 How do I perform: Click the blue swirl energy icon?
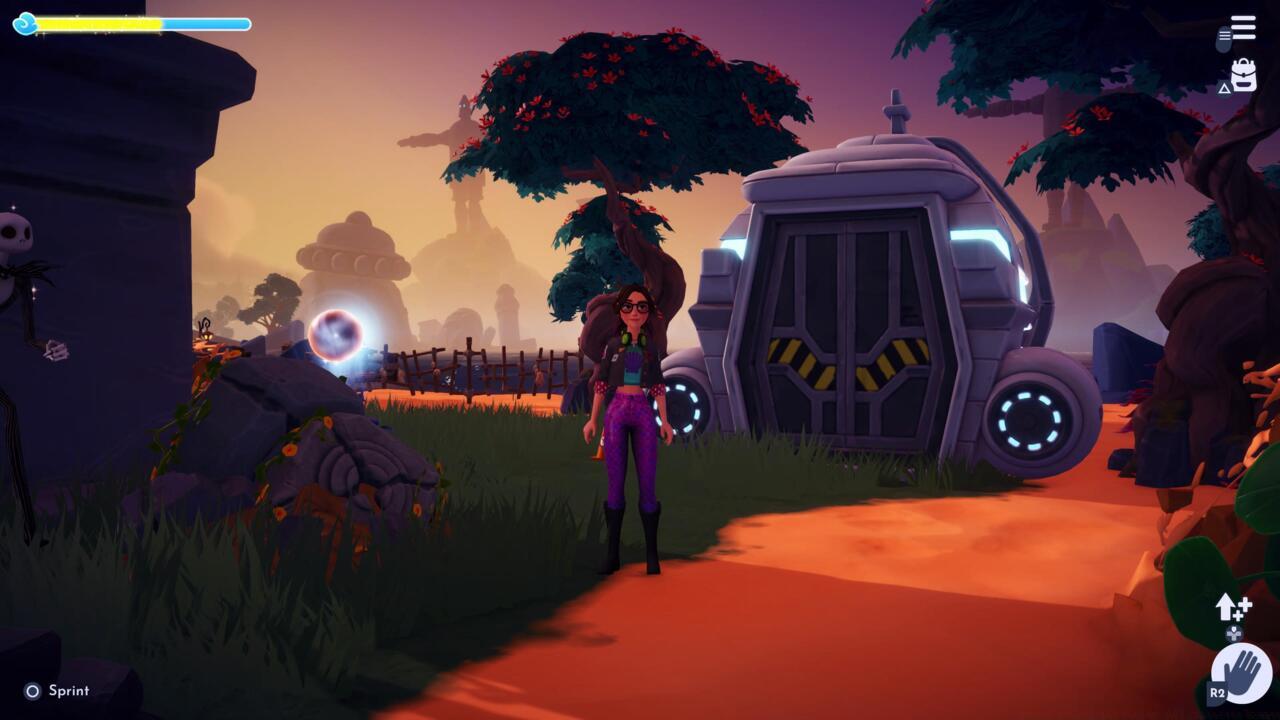coord(25,22)
